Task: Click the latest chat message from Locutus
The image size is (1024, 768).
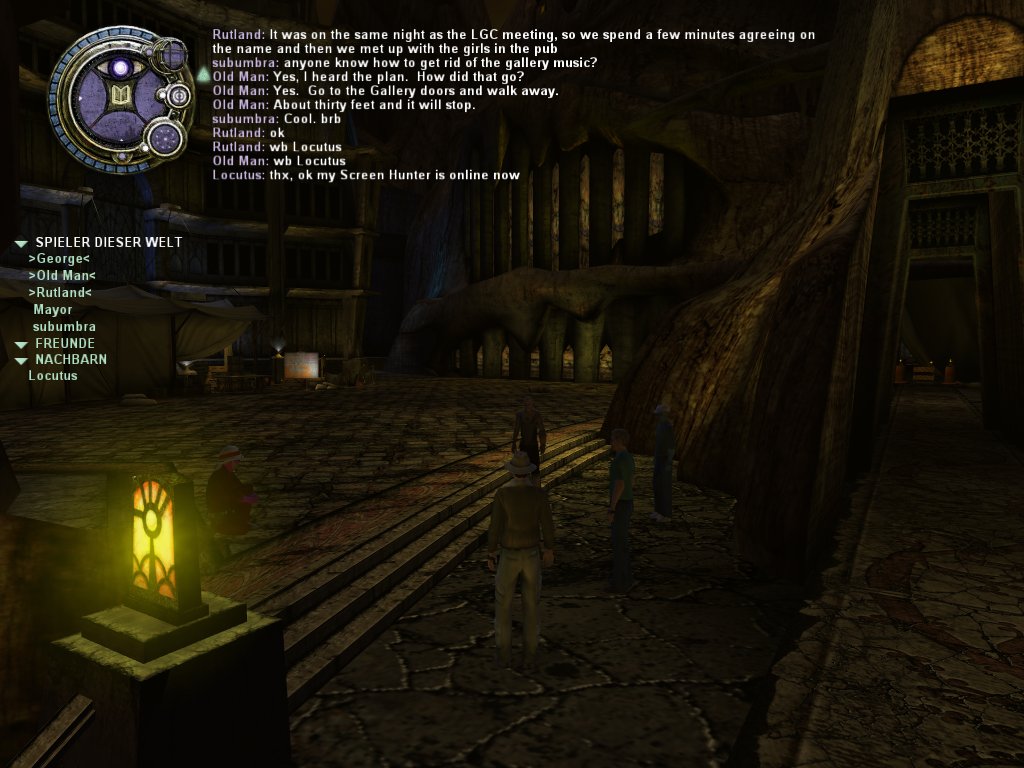Action: click(x=366, y=175)
